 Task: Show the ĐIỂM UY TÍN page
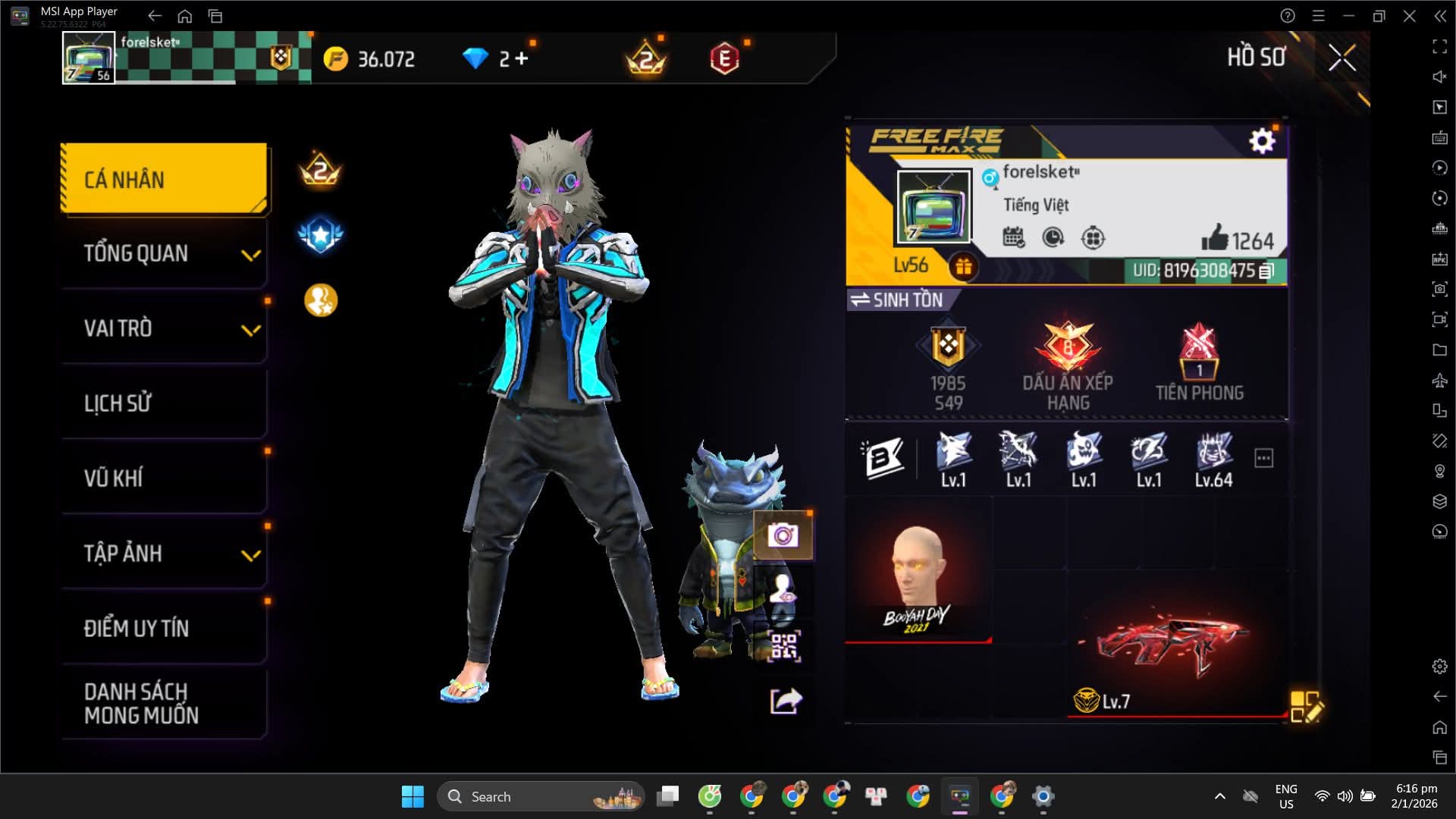tap(164, 628)
